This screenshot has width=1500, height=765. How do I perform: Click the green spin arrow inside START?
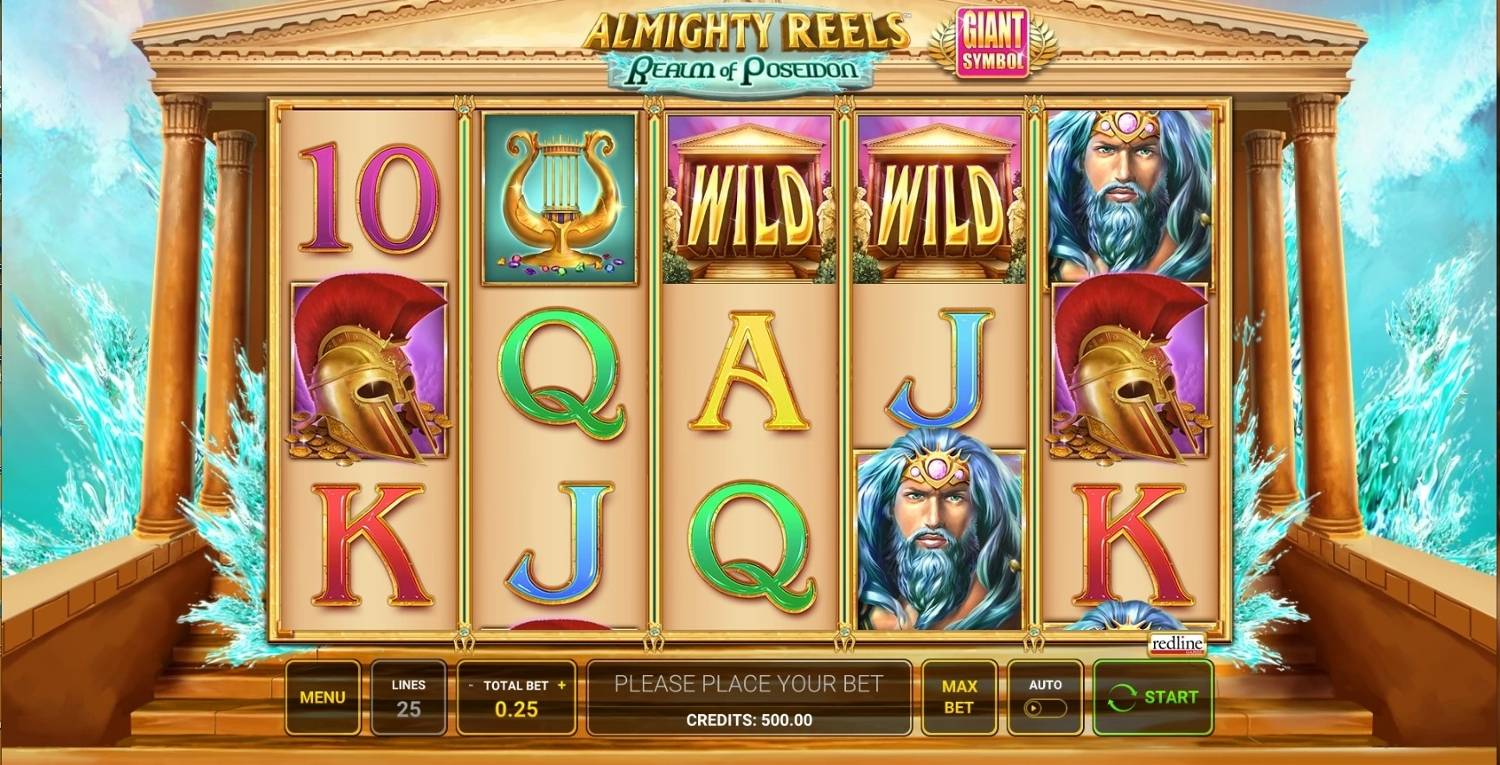[x=1122, y=697]
